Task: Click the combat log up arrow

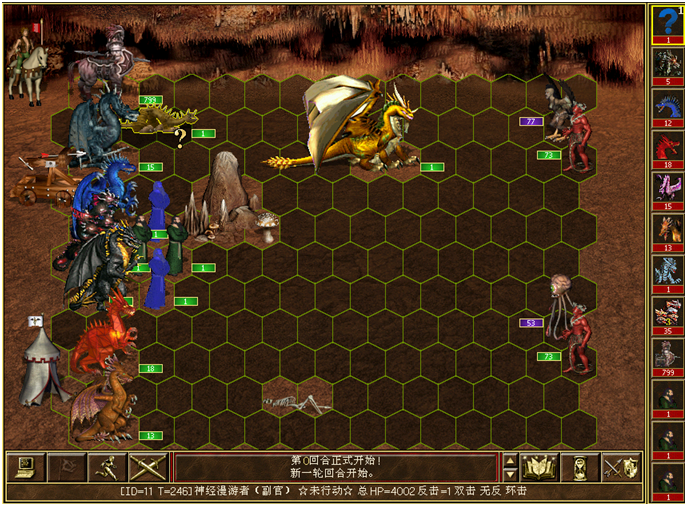Action: coord(510,461)
